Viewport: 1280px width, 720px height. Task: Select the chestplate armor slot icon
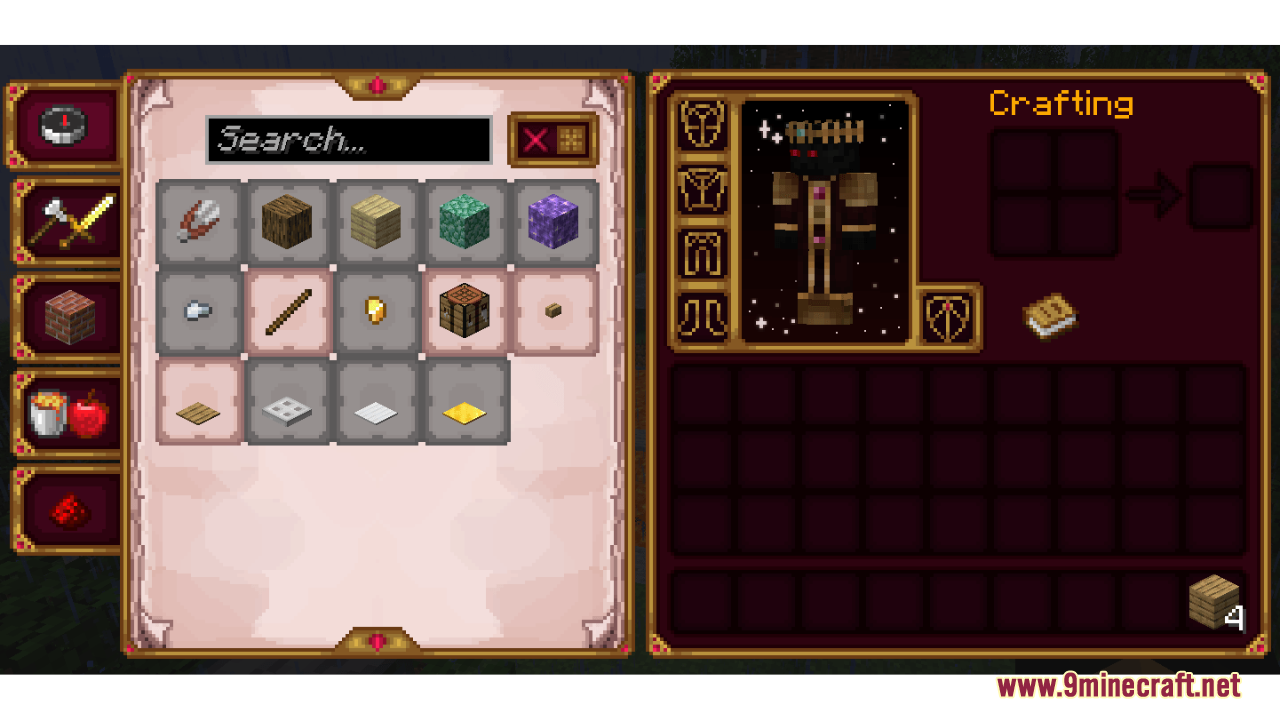tap(701, 190)
